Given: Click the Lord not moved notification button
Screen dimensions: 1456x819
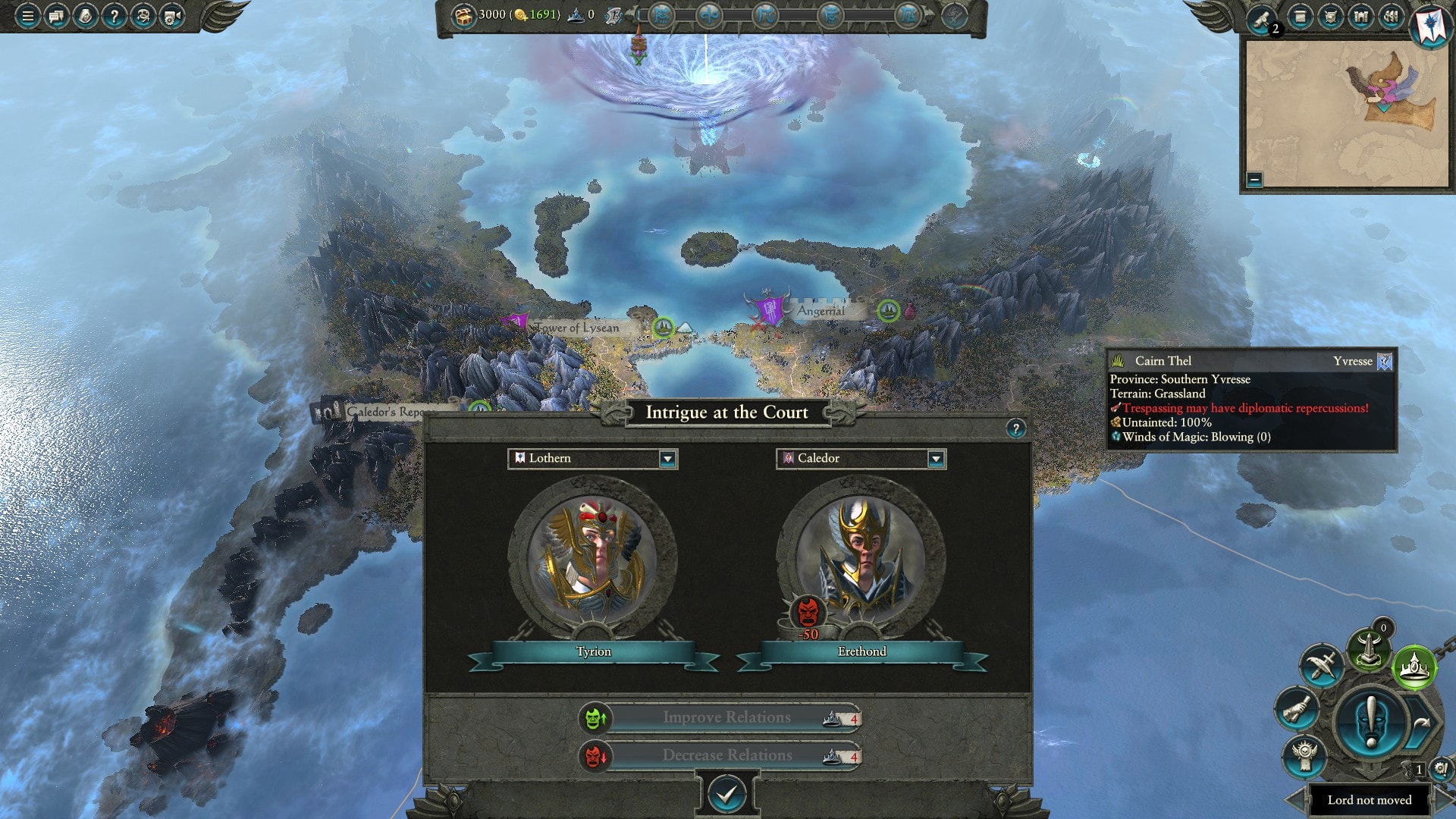Looking at the screenshot, I should [x=1369, y=800].
